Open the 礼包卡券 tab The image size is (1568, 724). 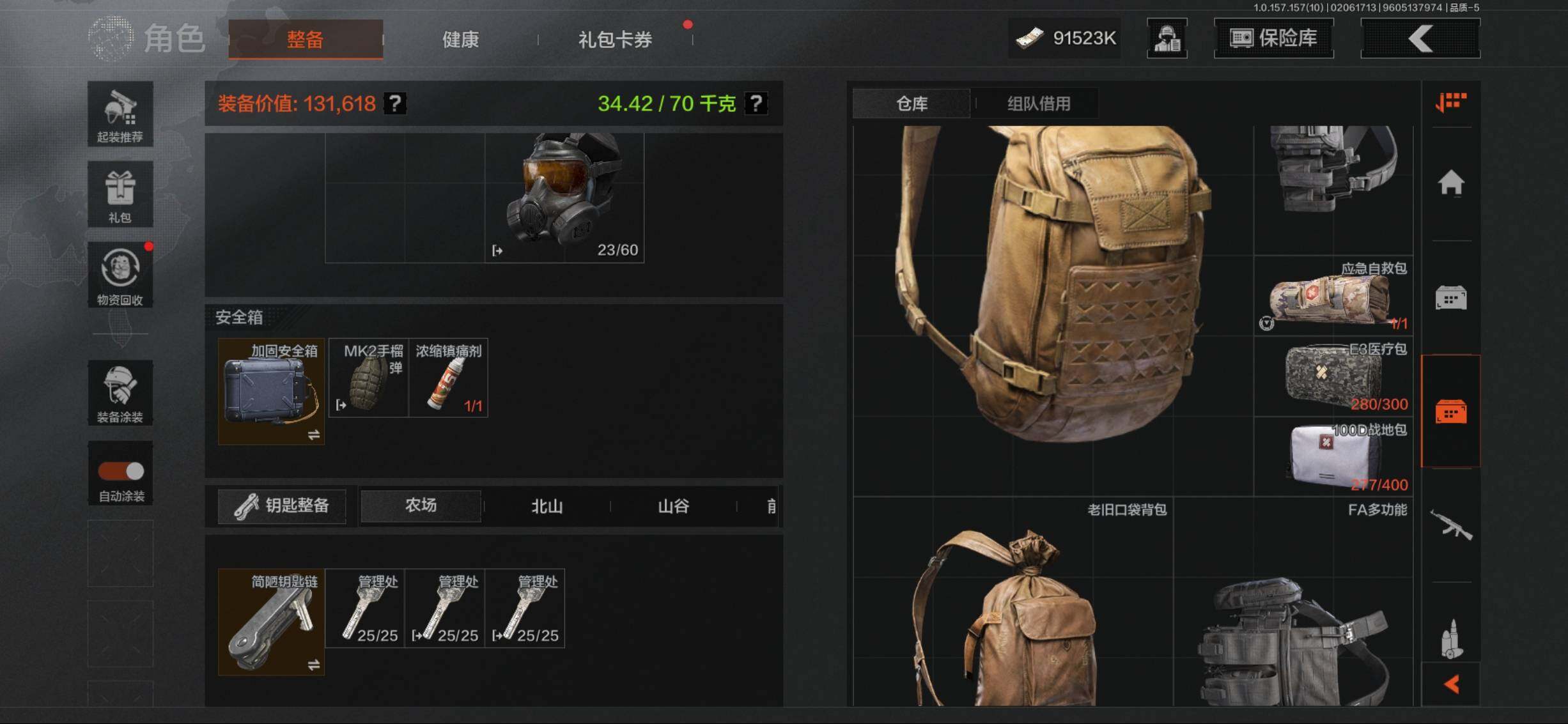pos(615,40)
